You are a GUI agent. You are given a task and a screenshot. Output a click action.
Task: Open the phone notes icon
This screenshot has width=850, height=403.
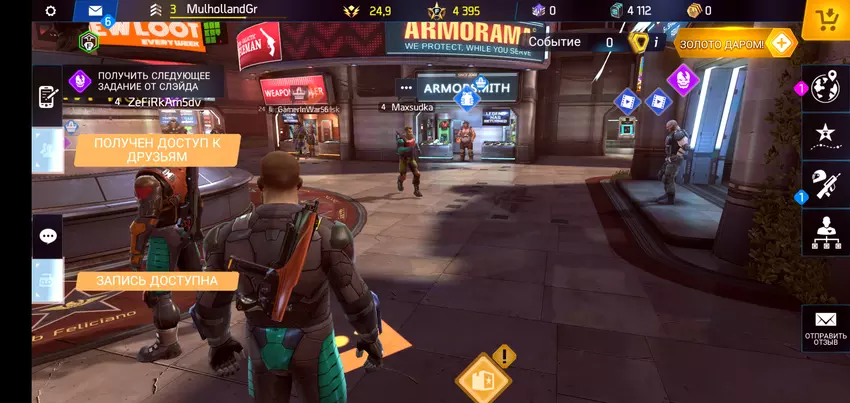(48, 97)
